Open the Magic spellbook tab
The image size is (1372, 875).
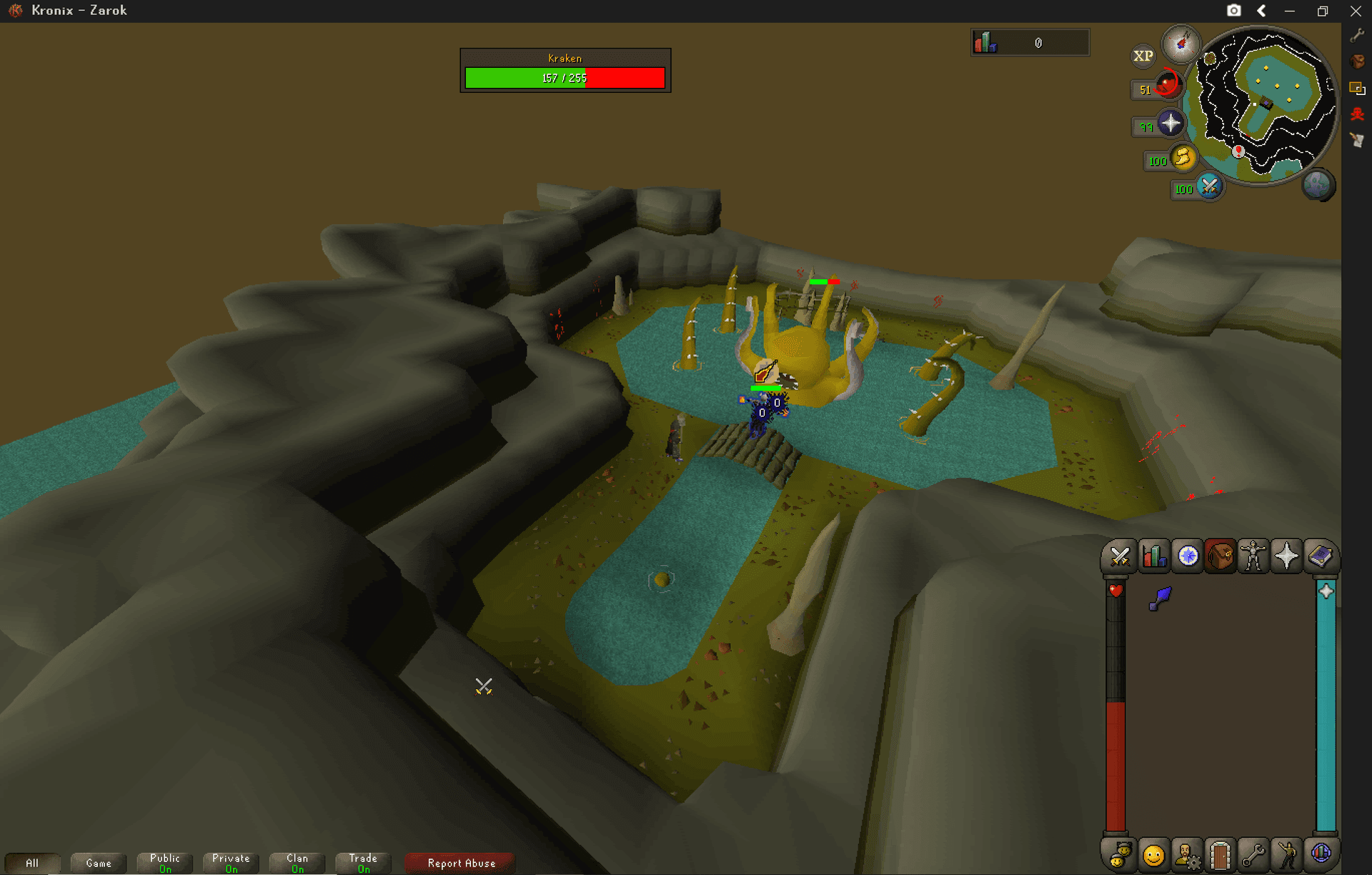1323,556
